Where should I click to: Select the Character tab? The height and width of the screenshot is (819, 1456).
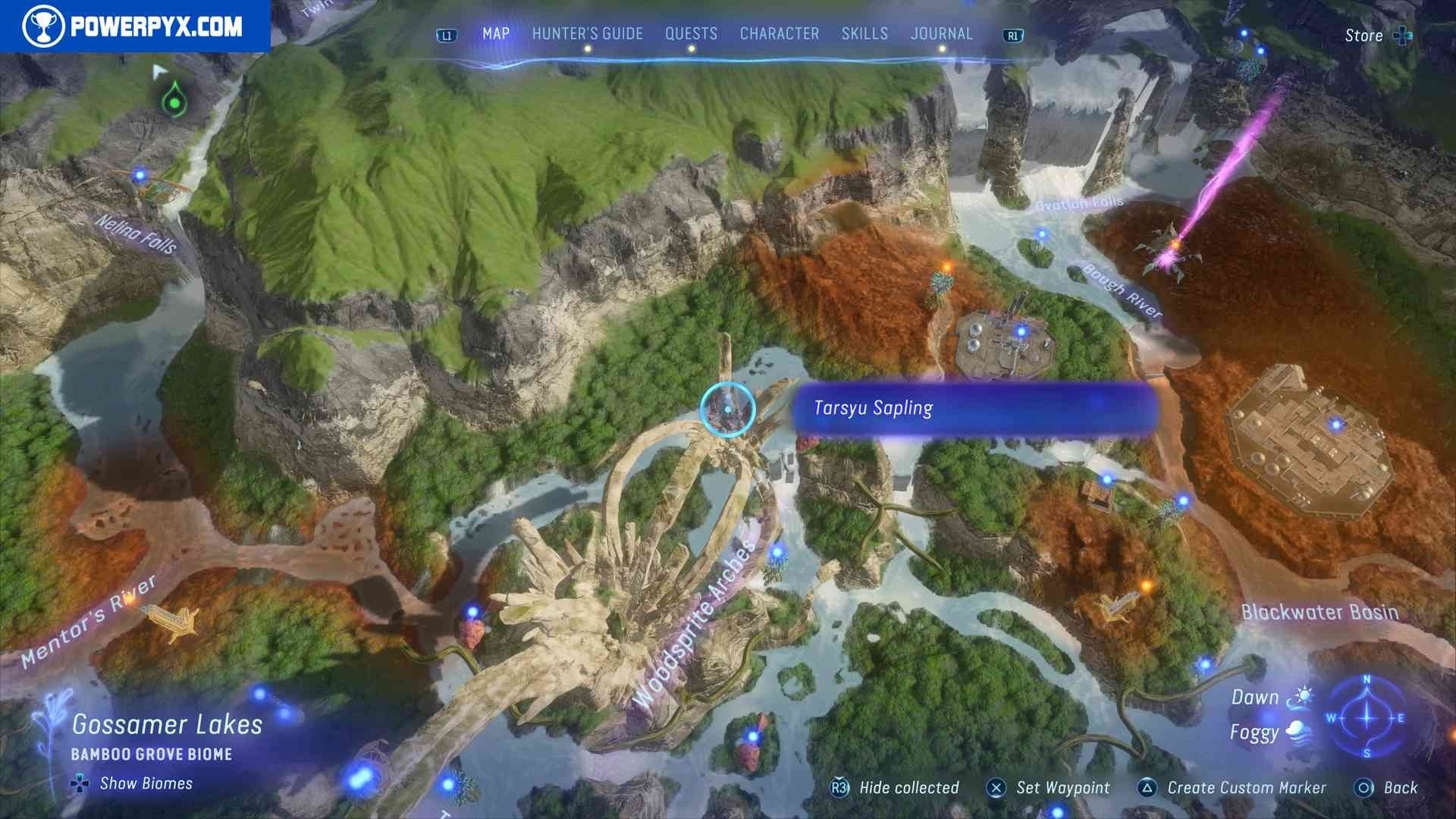pos(779,34)
